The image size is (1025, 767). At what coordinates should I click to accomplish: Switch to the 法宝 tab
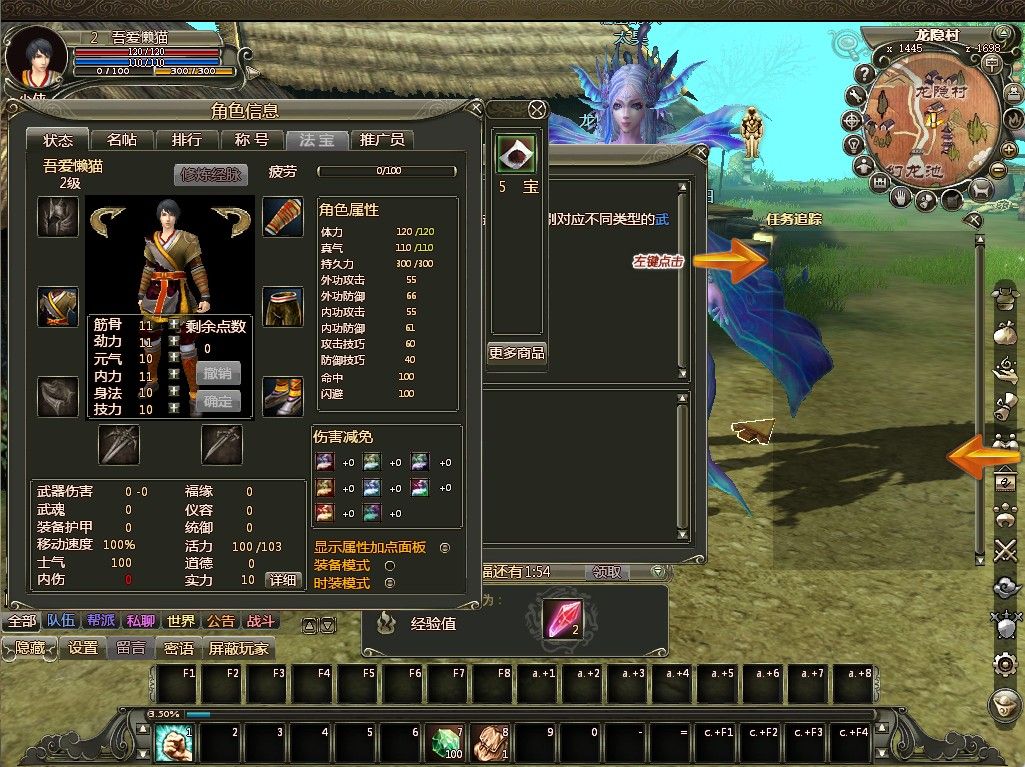317,140
